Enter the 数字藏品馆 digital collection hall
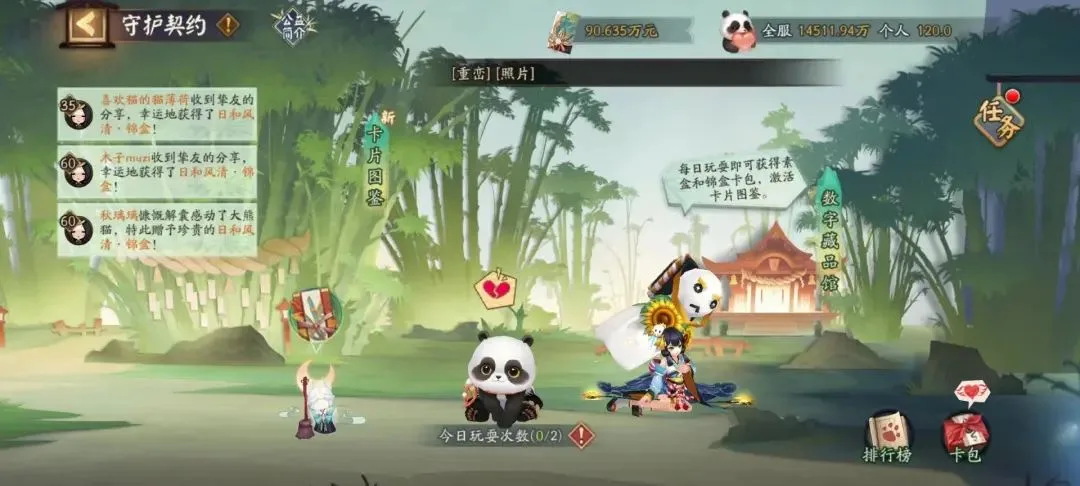The width and height of the screenshot is (1080, 486). tap(829, 230)
